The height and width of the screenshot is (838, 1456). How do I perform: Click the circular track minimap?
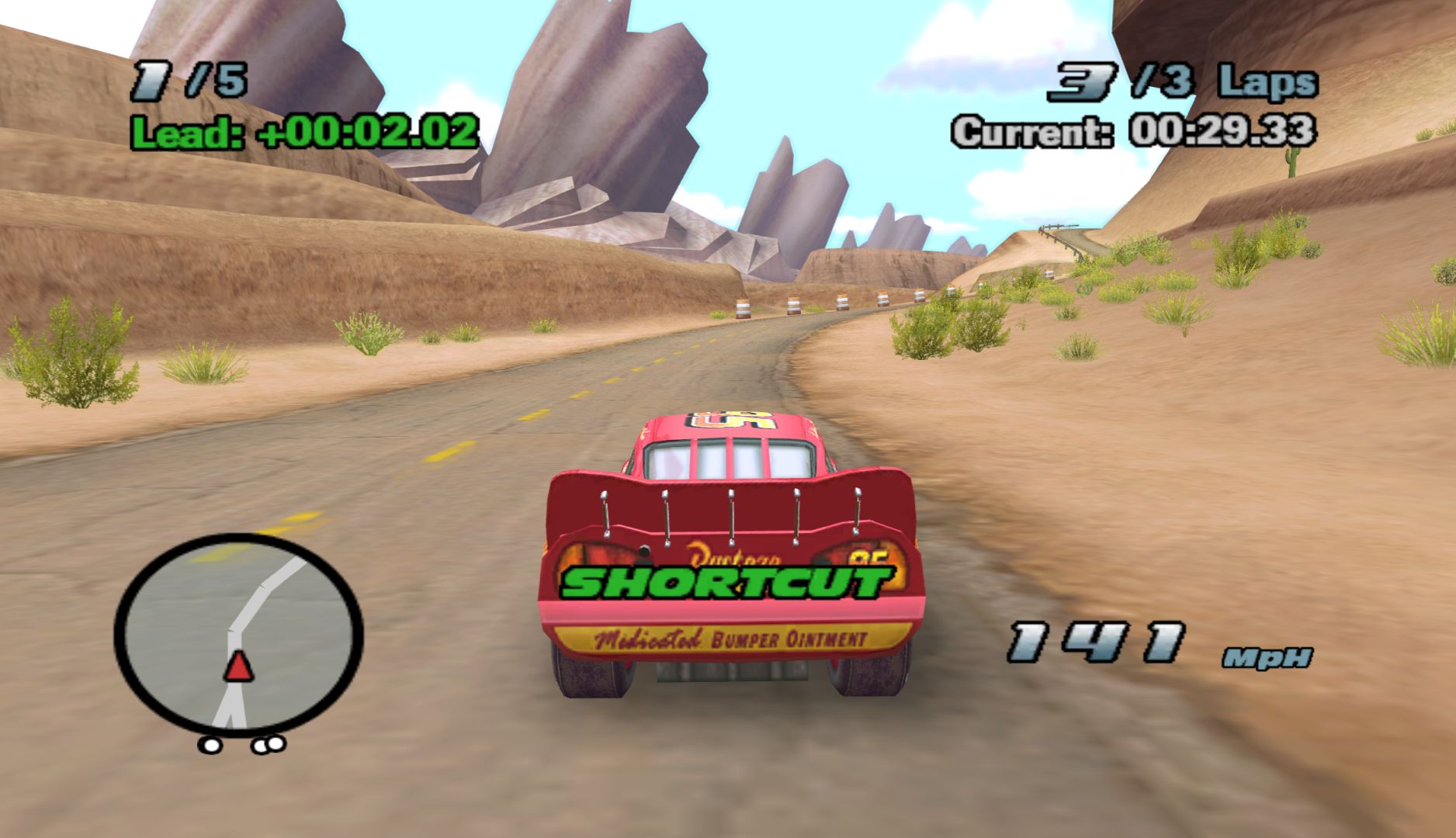tap(238, 632)
